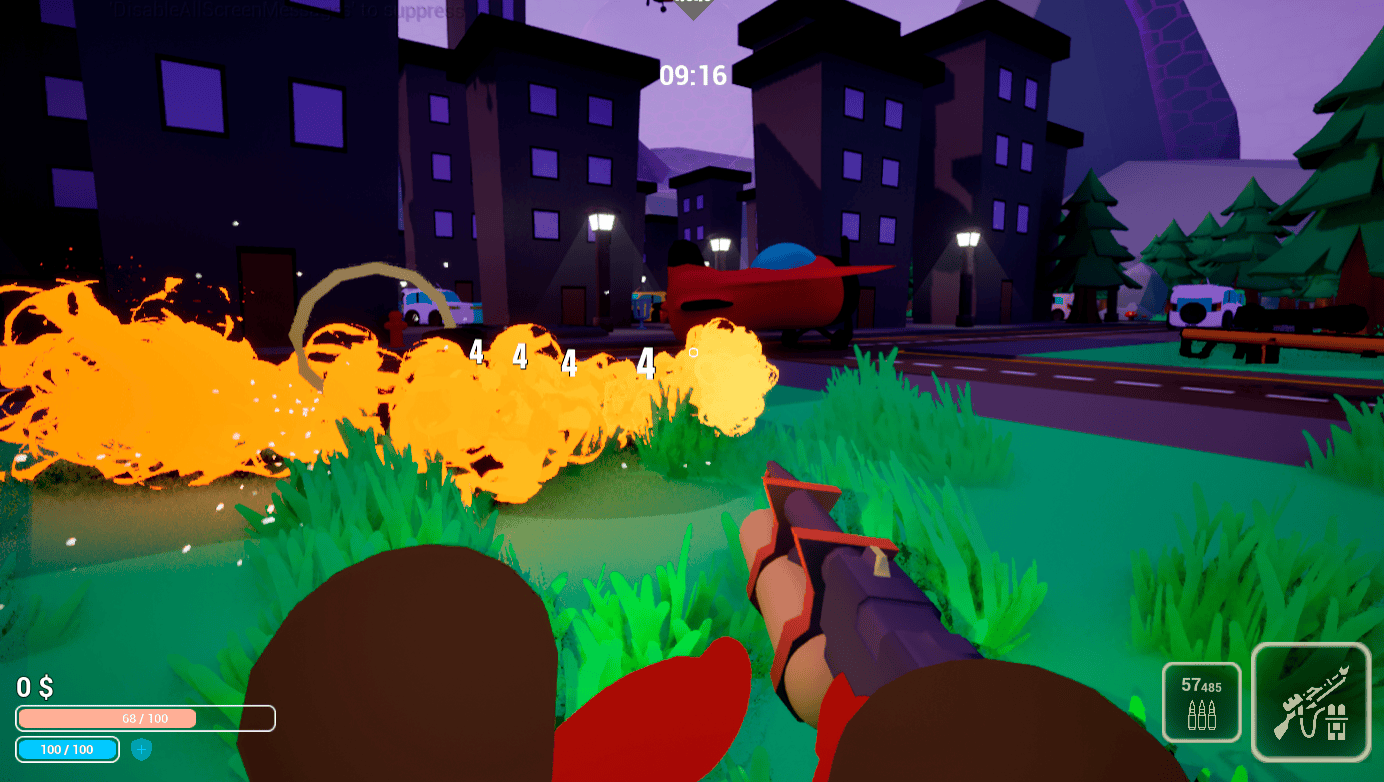Toggle the blue 100/100 shield bar
Screen dimensions: 1384x782
click(x=65, y=749)
